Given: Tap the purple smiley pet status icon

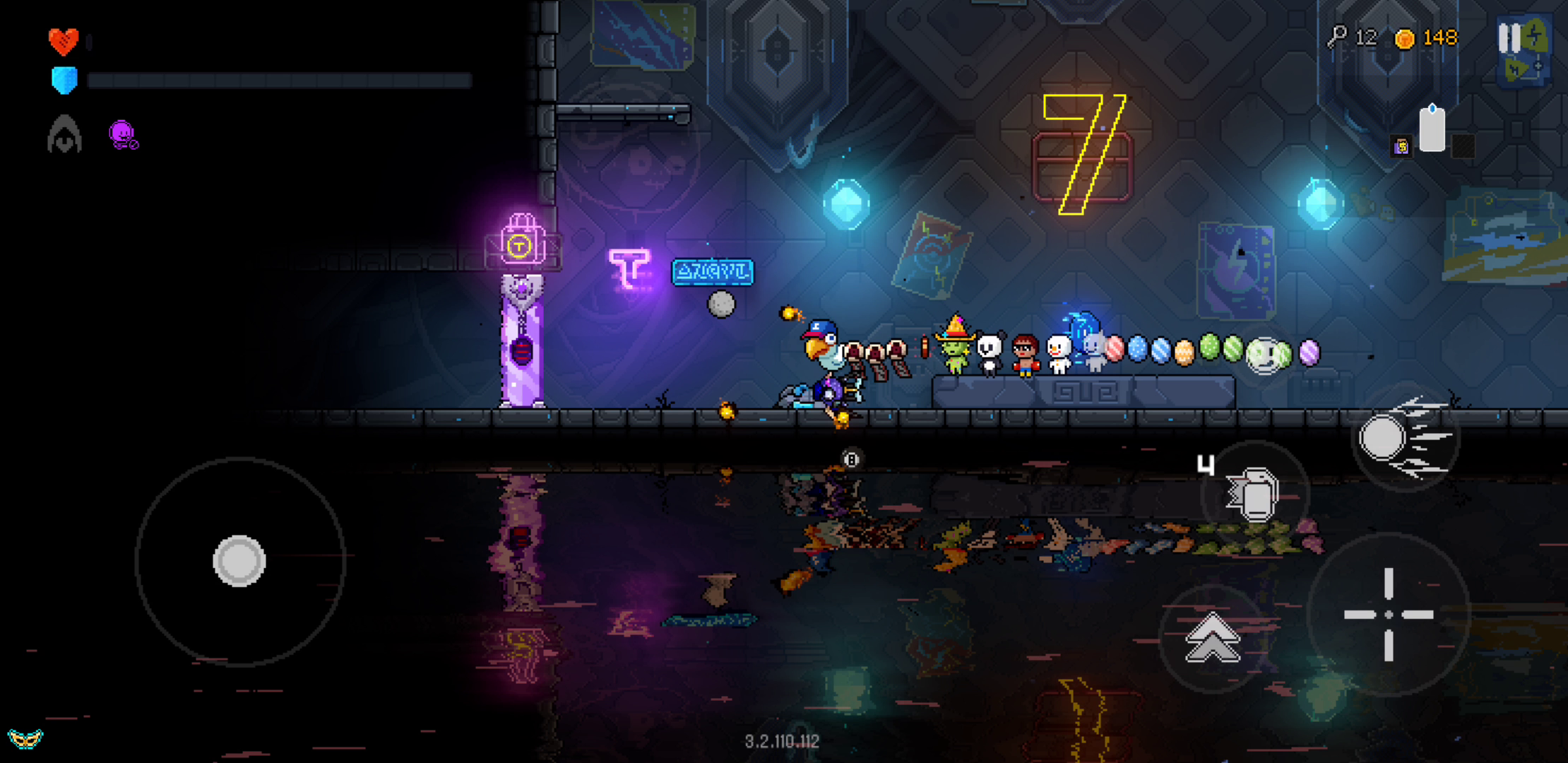Looking at the screenshot, I should coord(123,134).
